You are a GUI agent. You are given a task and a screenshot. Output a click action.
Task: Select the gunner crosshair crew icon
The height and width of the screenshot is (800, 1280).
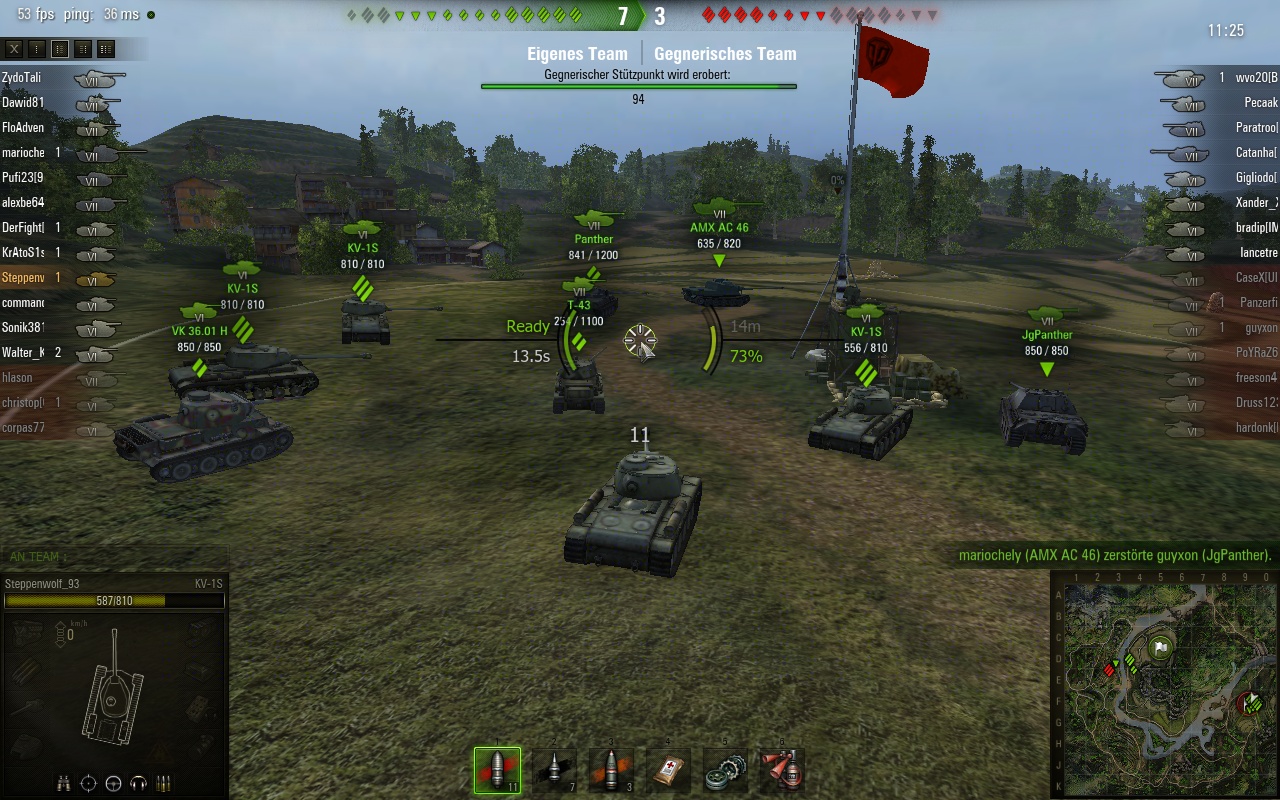89,783
